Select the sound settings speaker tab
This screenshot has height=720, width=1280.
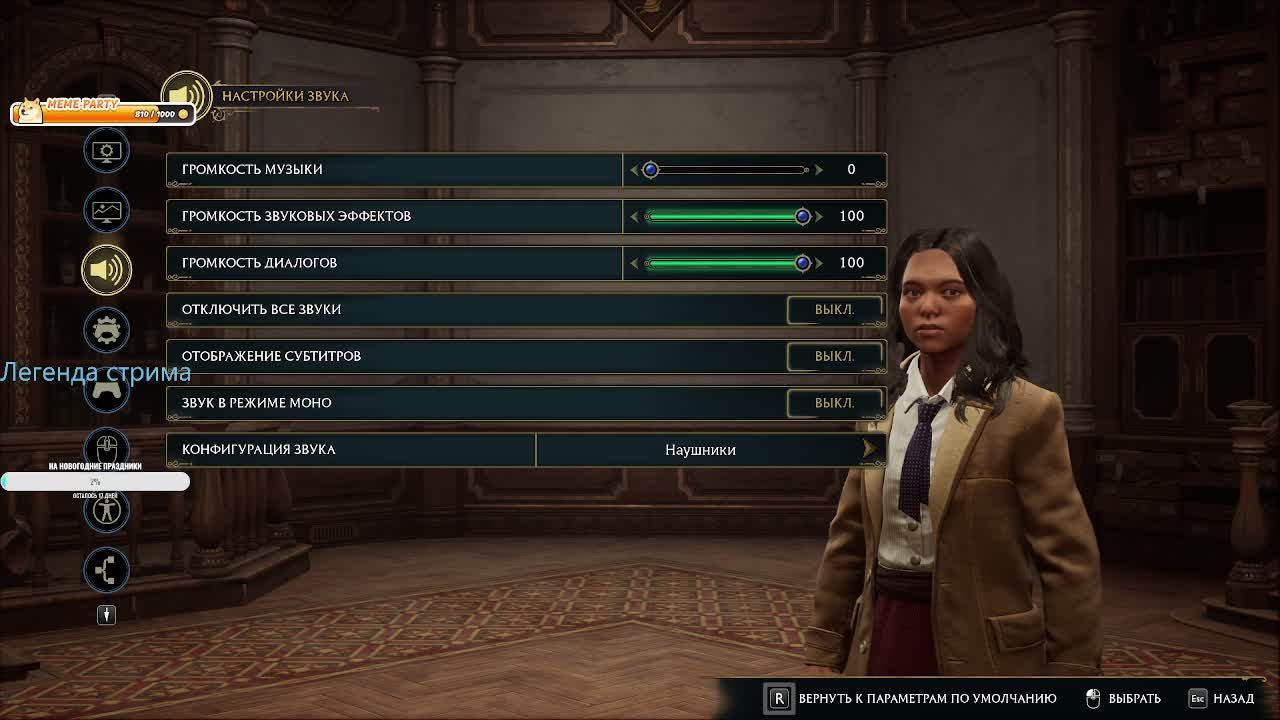coord(107,269)
